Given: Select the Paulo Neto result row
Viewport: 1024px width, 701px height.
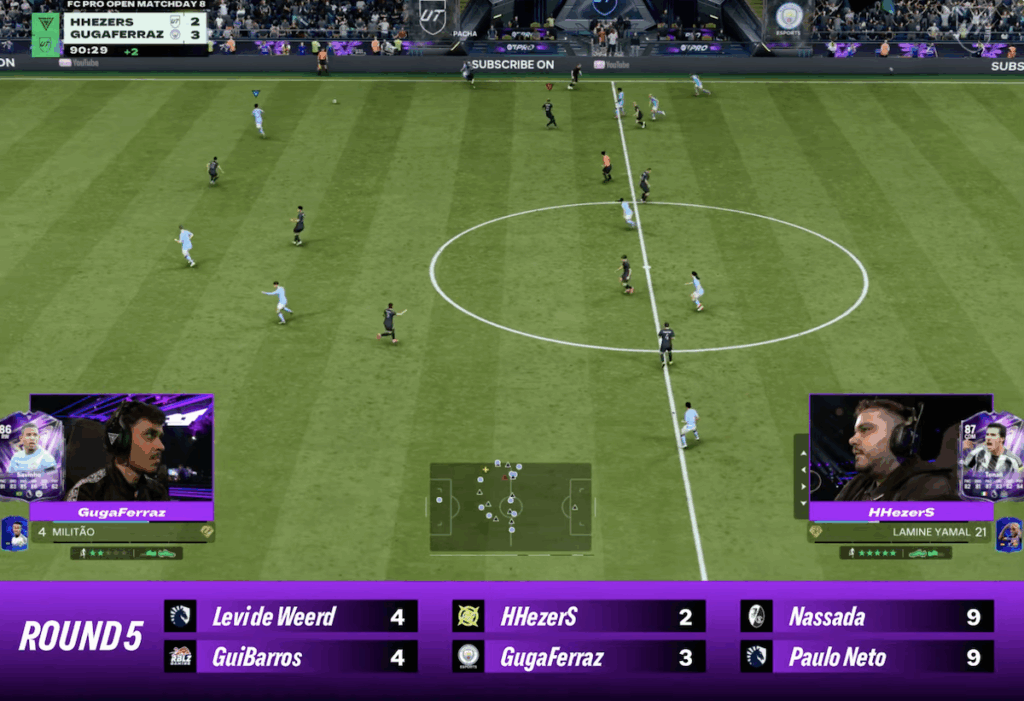Looking at the screenshot, I should (867, 657).
